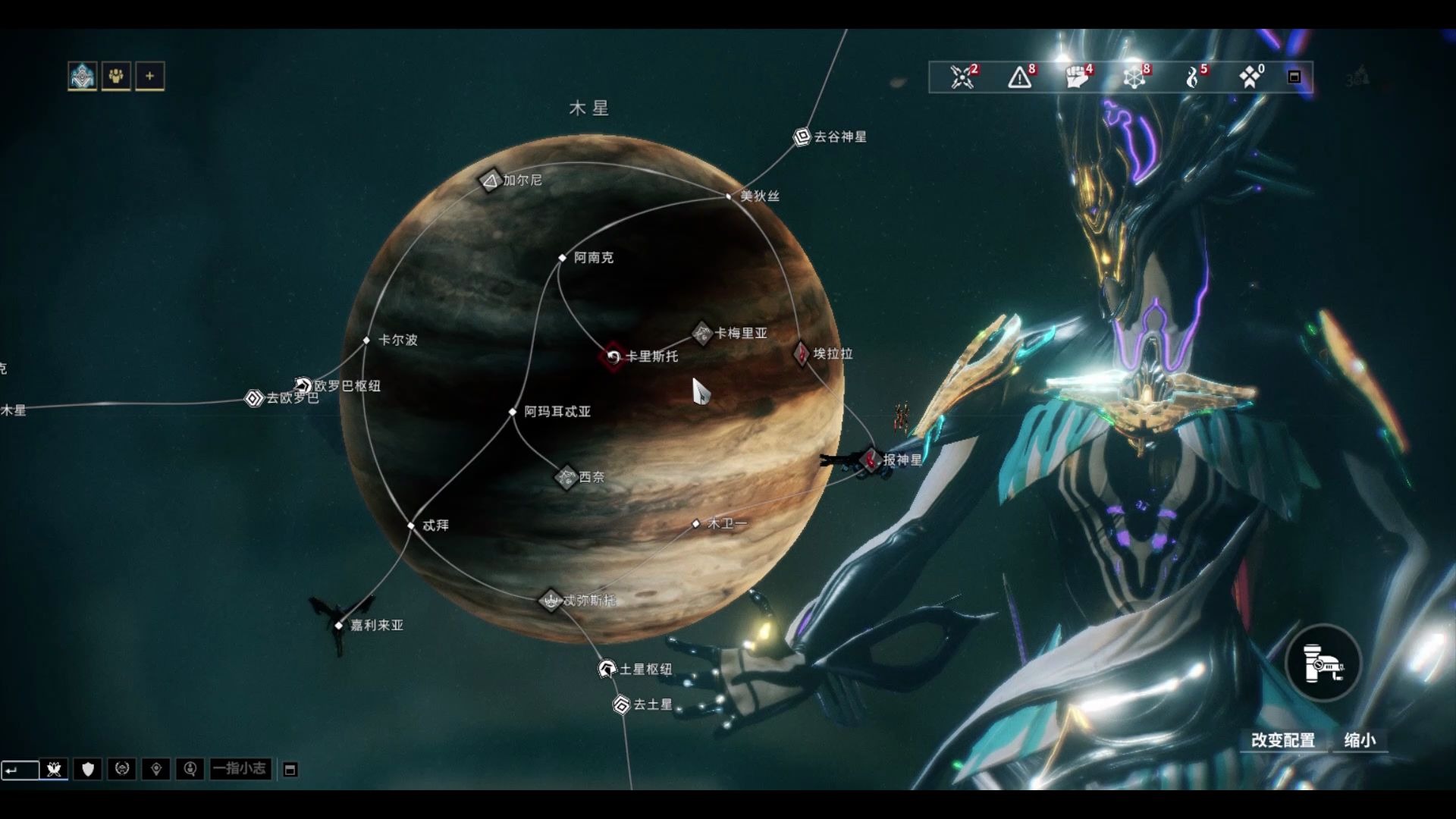Click the player search icon beside 一指小志
1456x819 pixels.
pyautogui.click(x=190, y=770)
